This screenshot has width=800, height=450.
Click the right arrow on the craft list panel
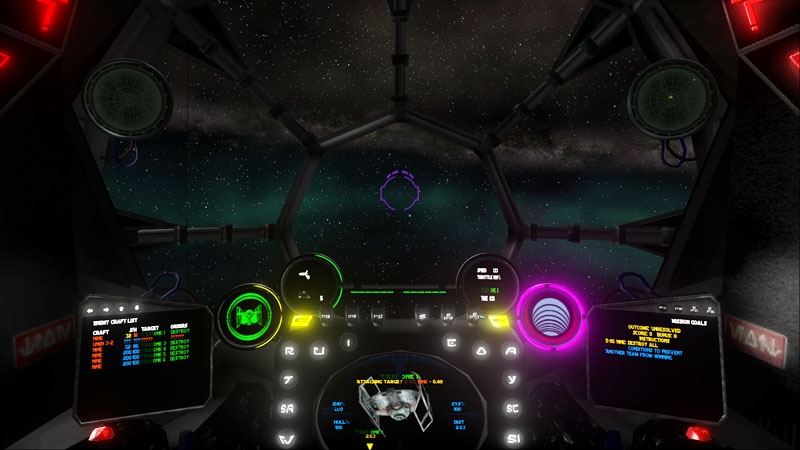click(107, 308)
